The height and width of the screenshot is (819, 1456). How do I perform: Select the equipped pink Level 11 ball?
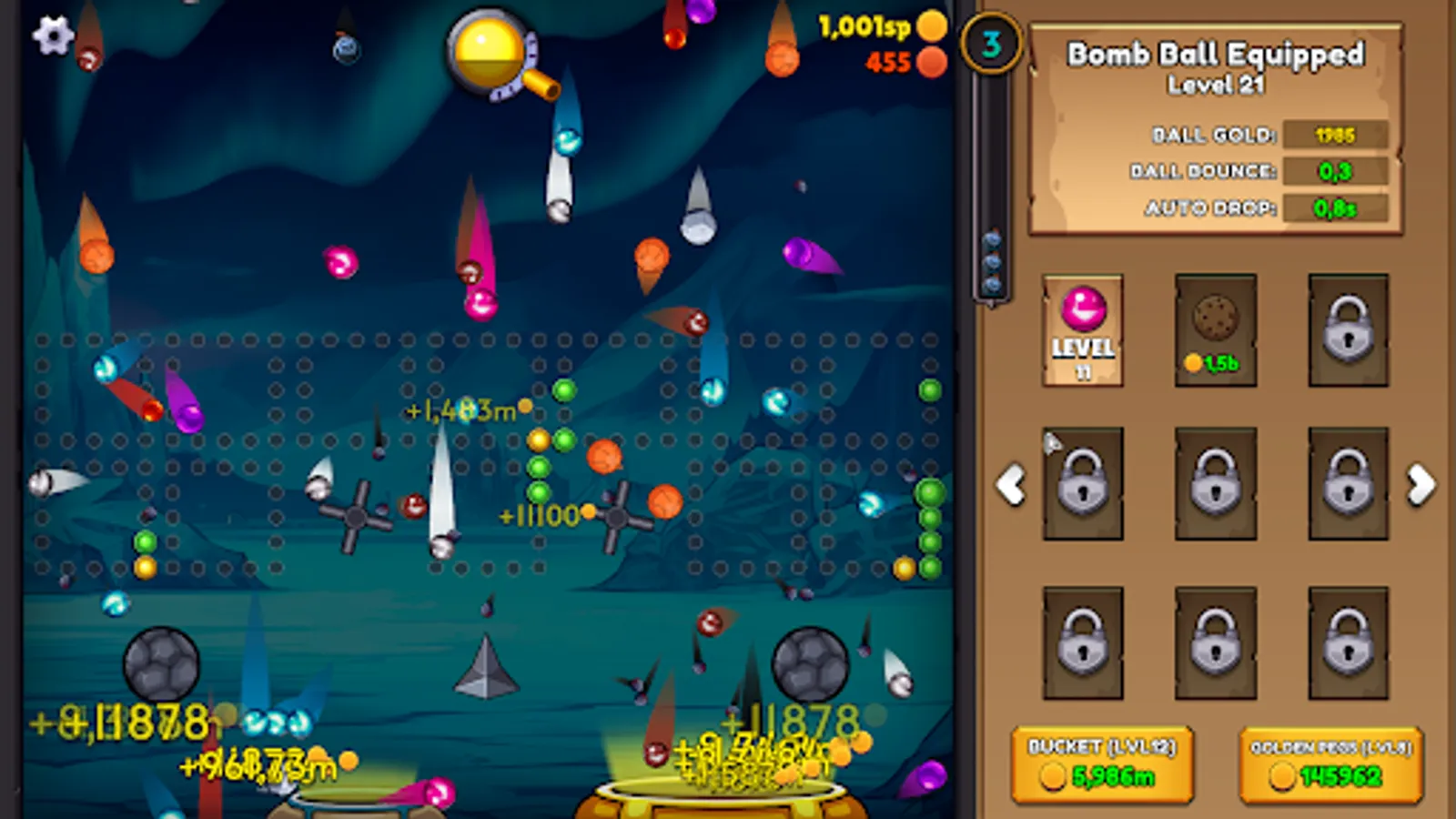pos(1081,329)
